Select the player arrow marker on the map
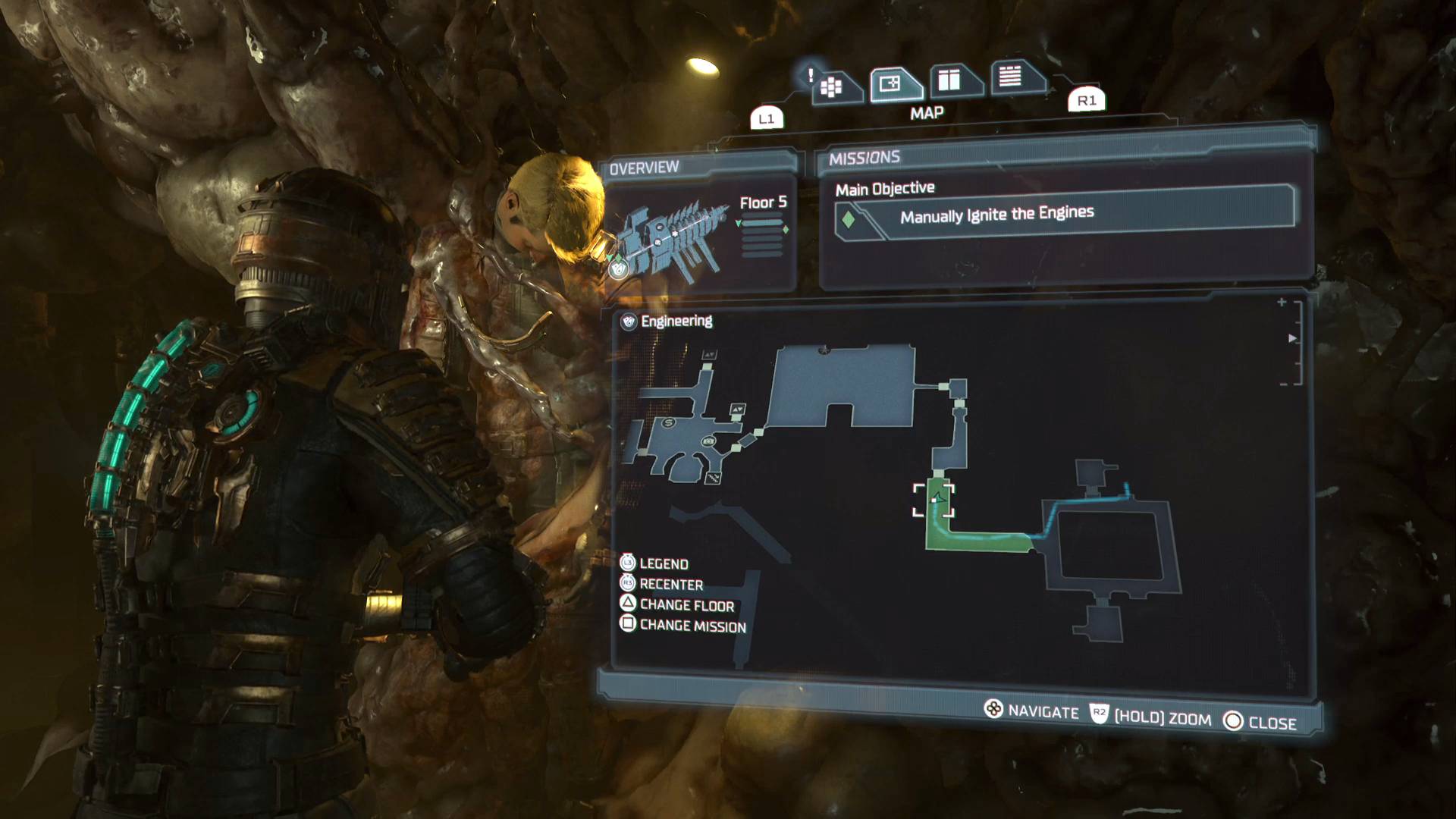 938,498
